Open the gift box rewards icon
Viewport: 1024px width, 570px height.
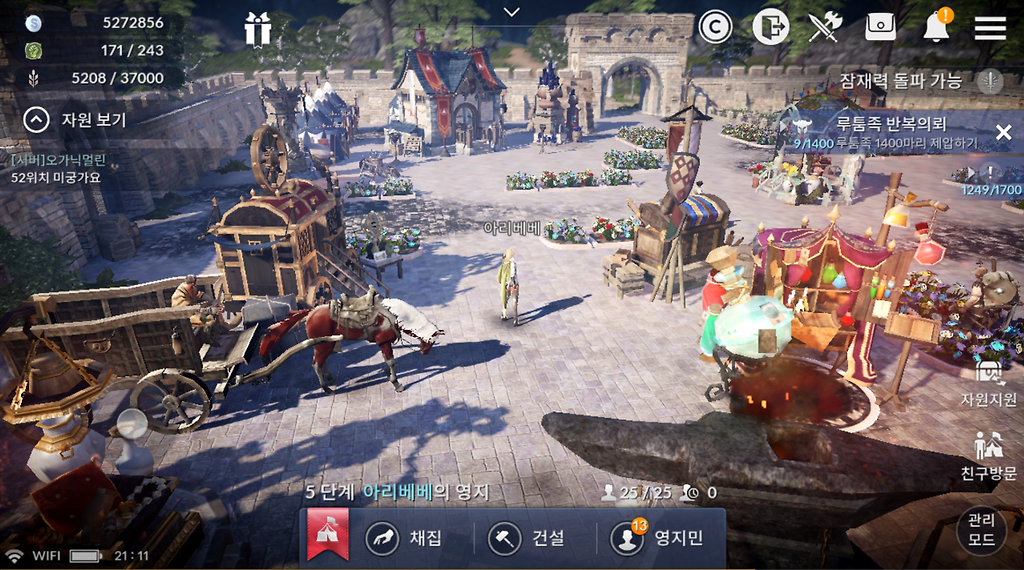point(258,29)
